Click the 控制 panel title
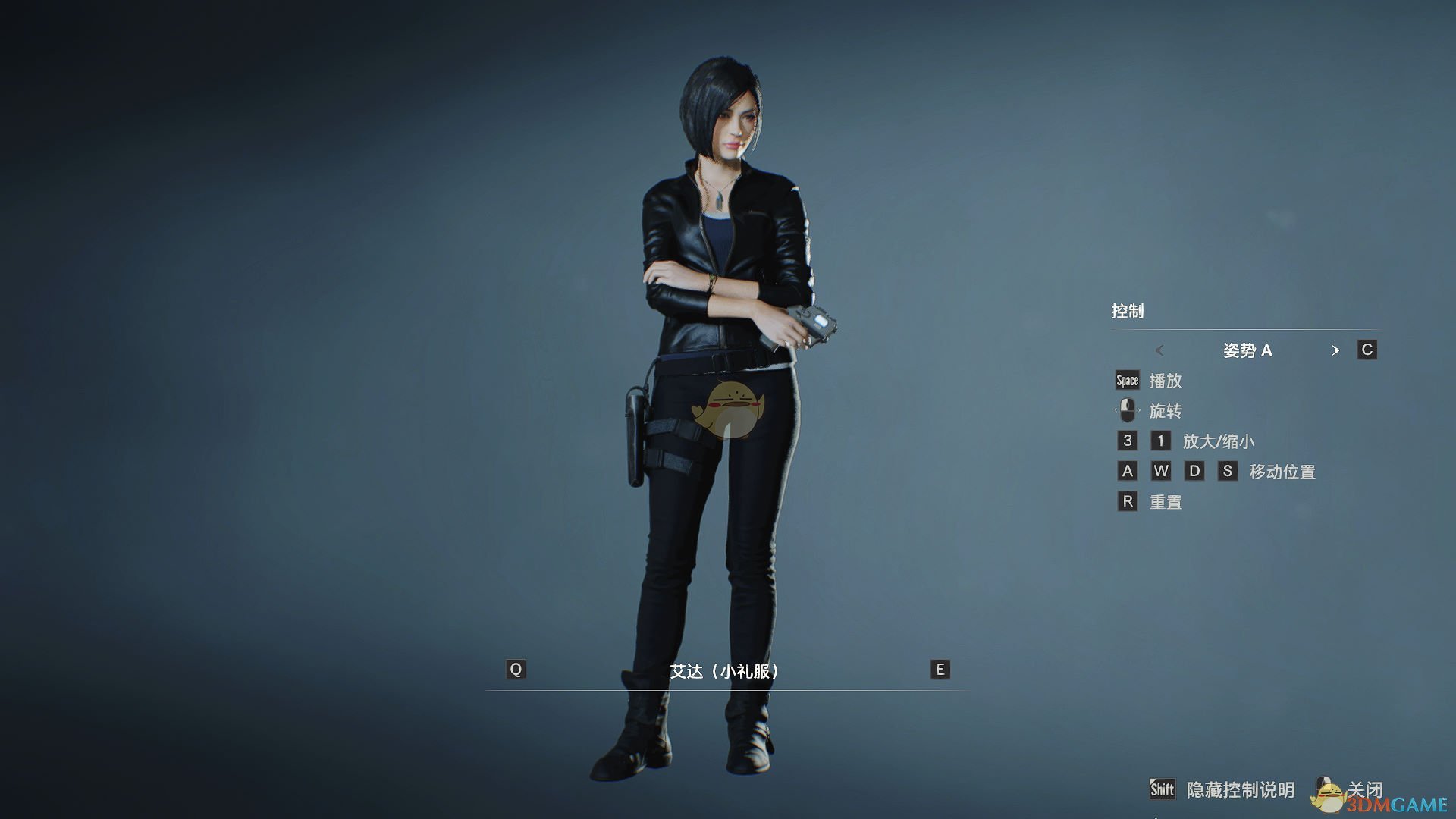Image resolution: width=1456 pixels, height=819 pixels. pos(1129,311)
